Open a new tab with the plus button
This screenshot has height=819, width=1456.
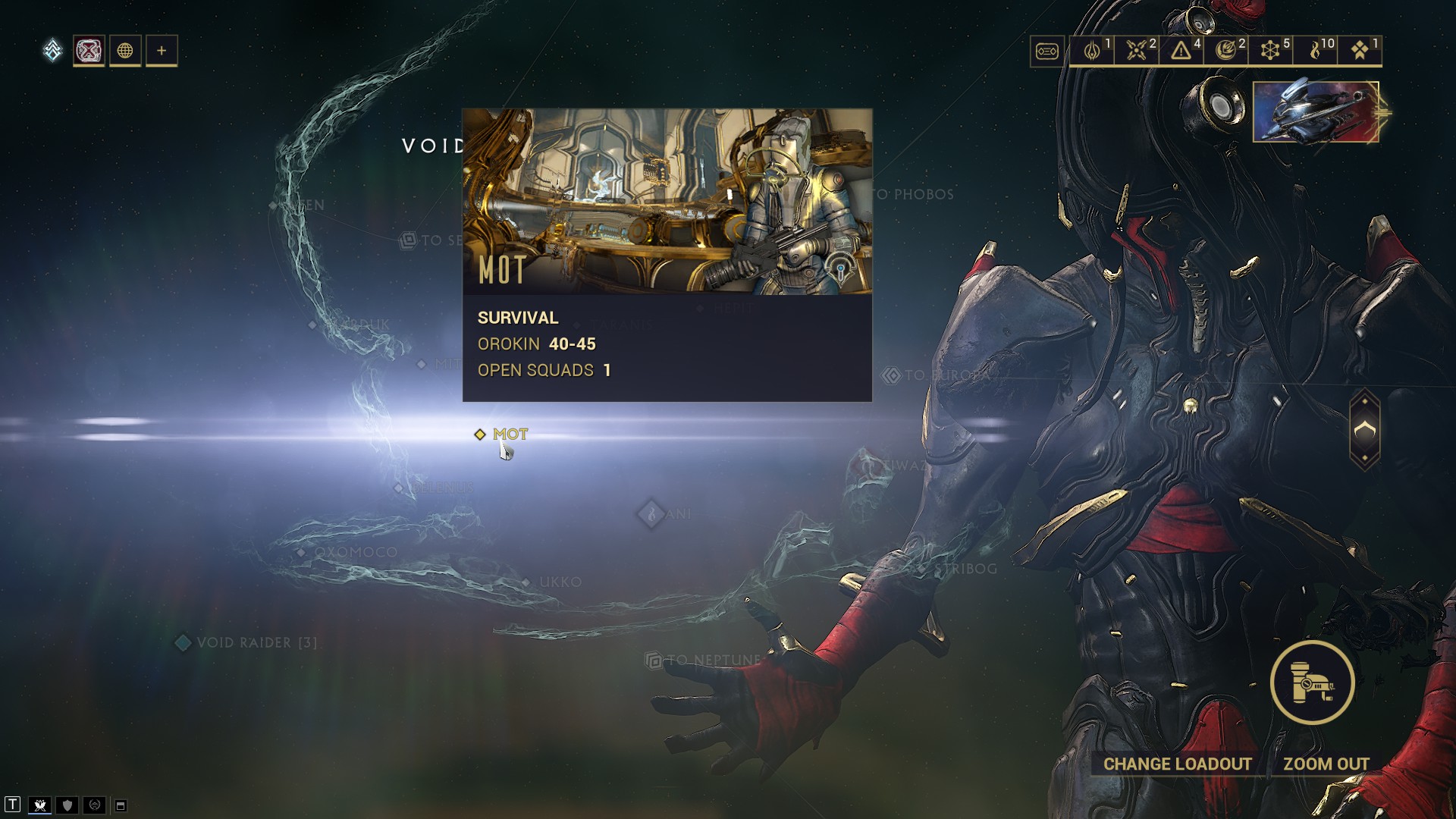point(160,51)
